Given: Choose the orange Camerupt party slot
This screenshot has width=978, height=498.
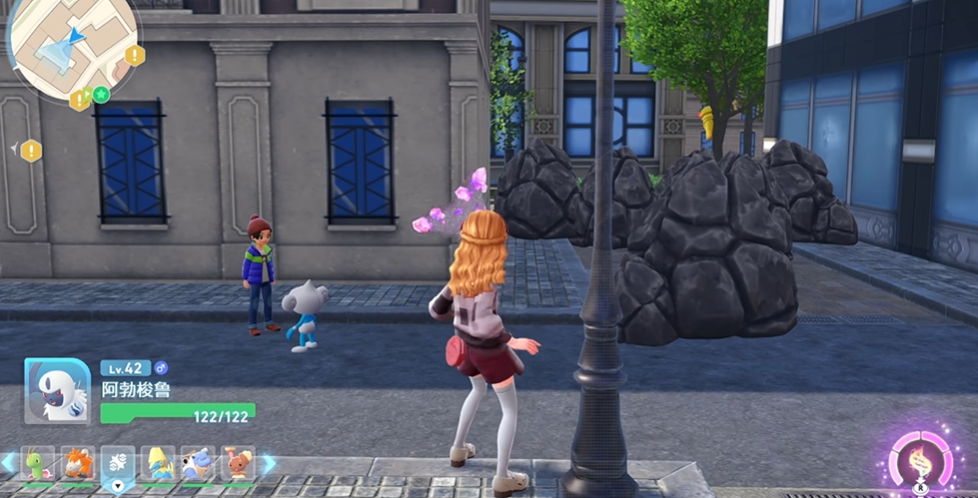Looking at the screenshot, I should (78, 464).
